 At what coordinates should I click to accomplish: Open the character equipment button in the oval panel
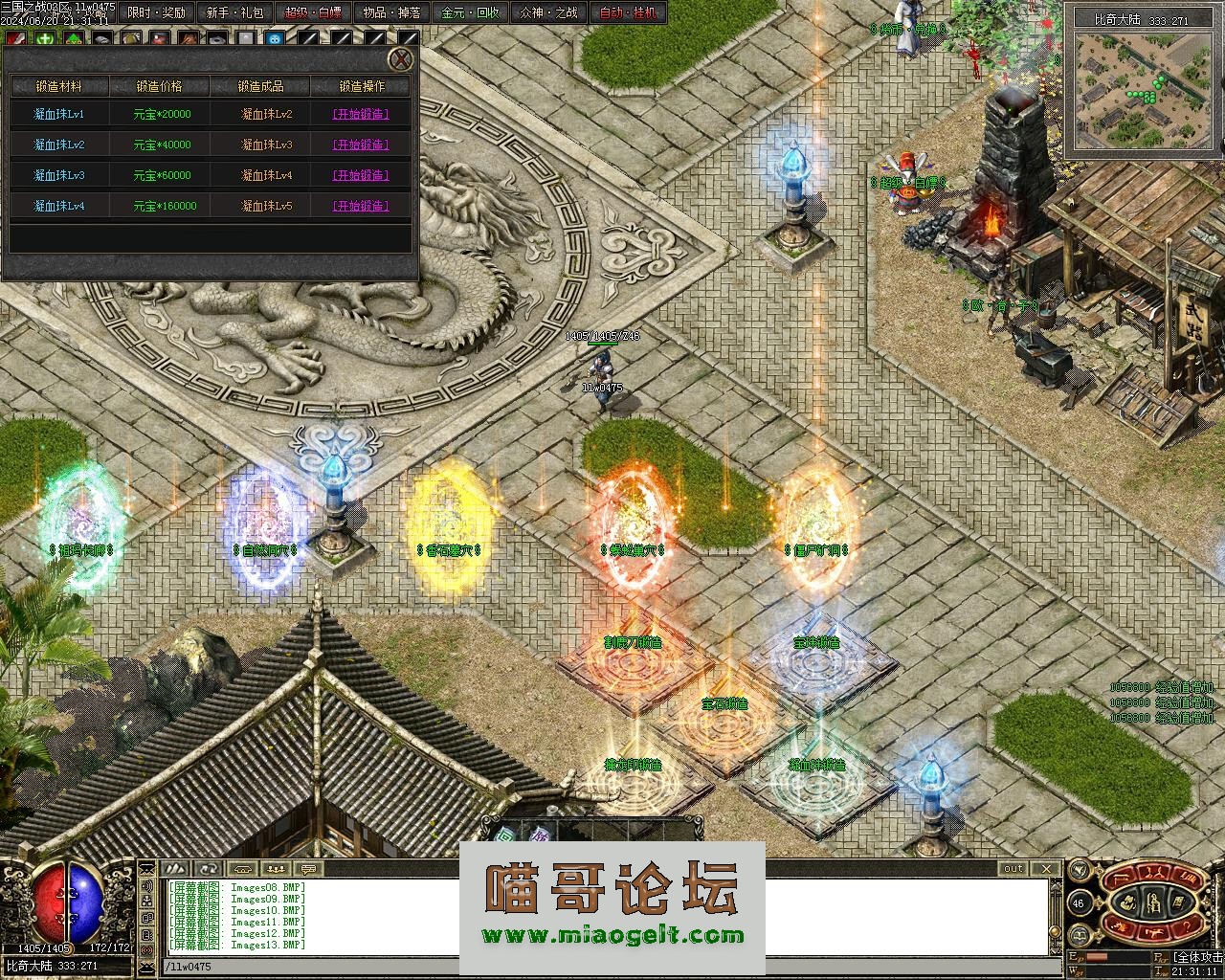pos(1154,902)
